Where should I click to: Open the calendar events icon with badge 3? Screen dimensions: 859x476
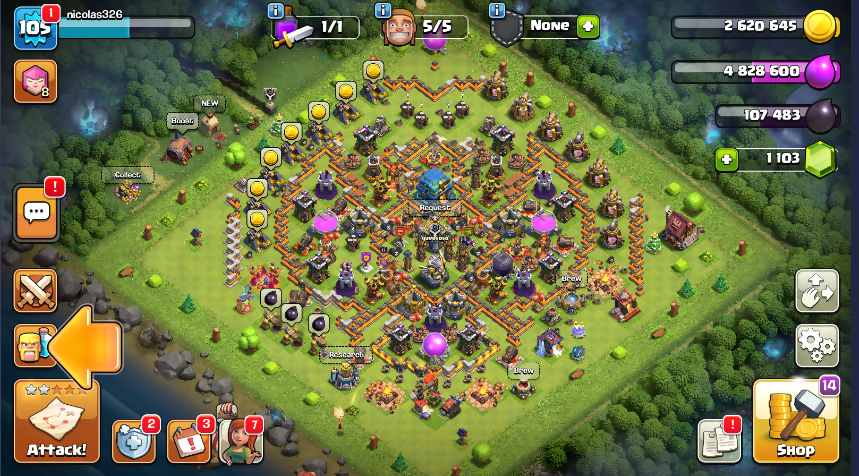(x=188, y=440)
